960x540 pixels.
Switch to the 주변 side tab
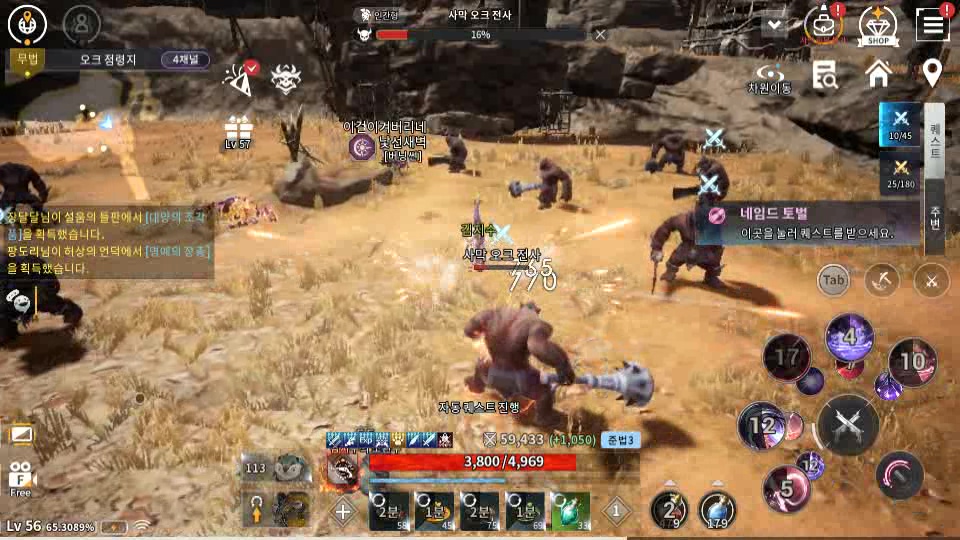[x=935, y=217]
